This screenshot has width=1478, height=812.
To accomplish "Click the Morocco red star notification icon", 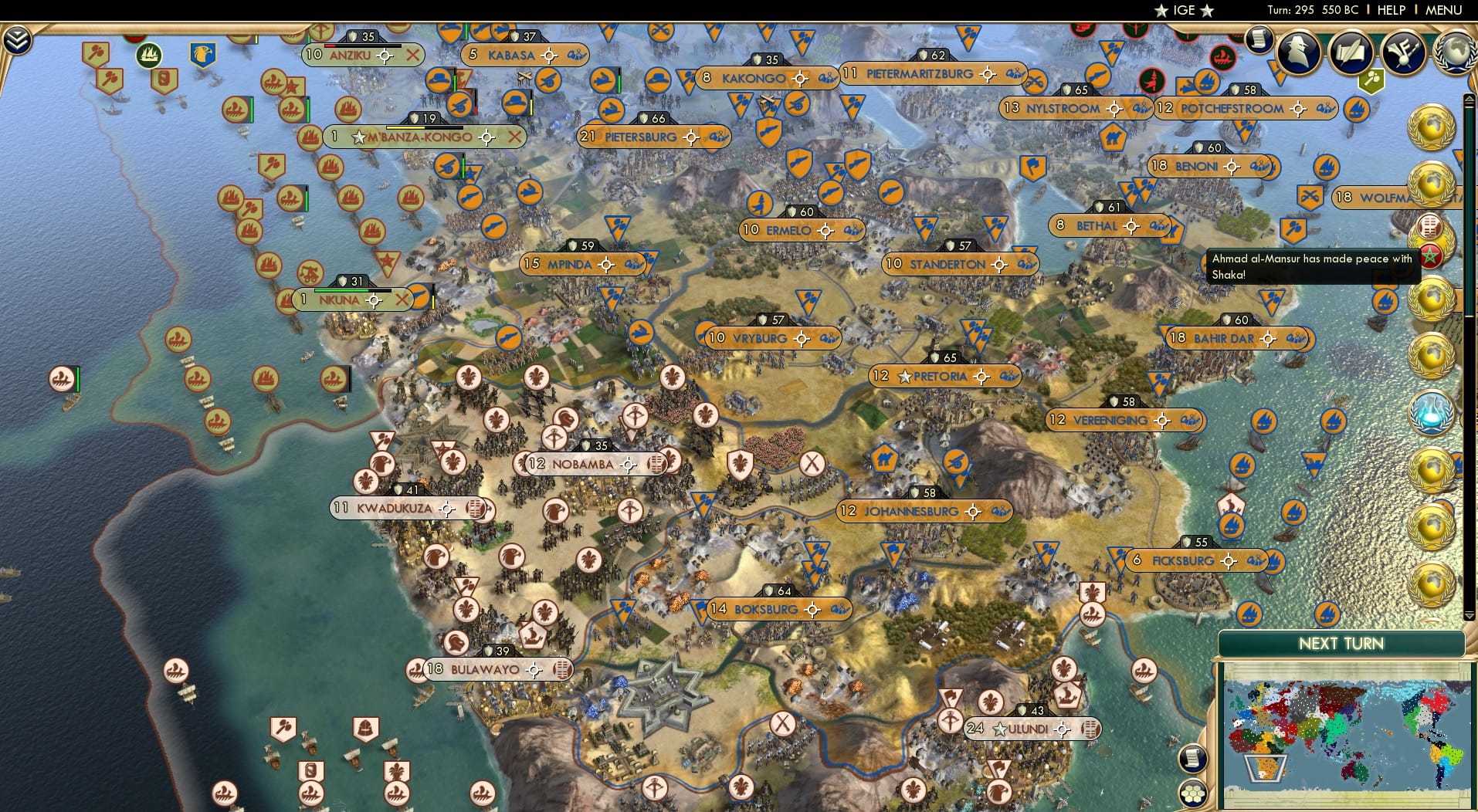I will coord(1429,255).
